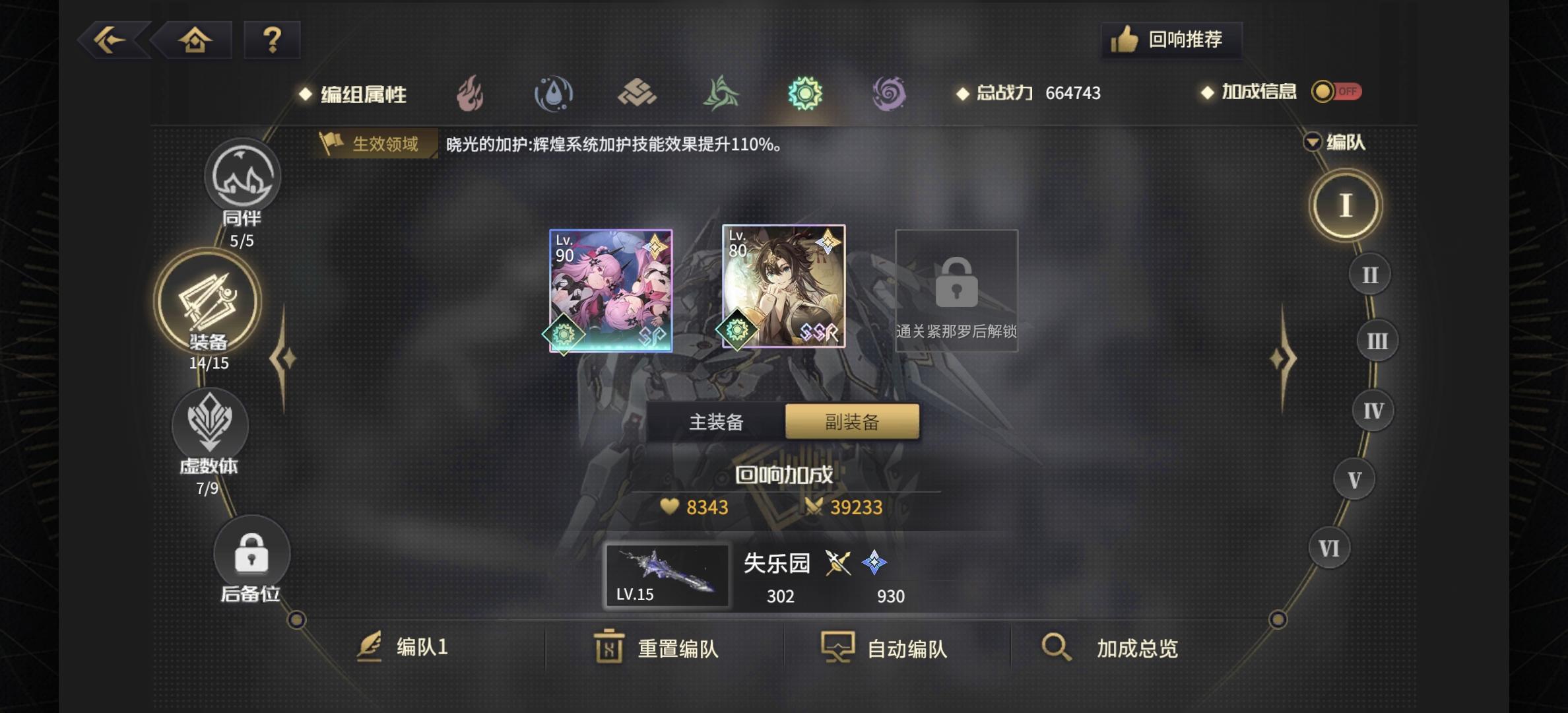This screenshot has height=713, width=1568.
Task: Select the fire element filter icon
Action: [470, 94]
